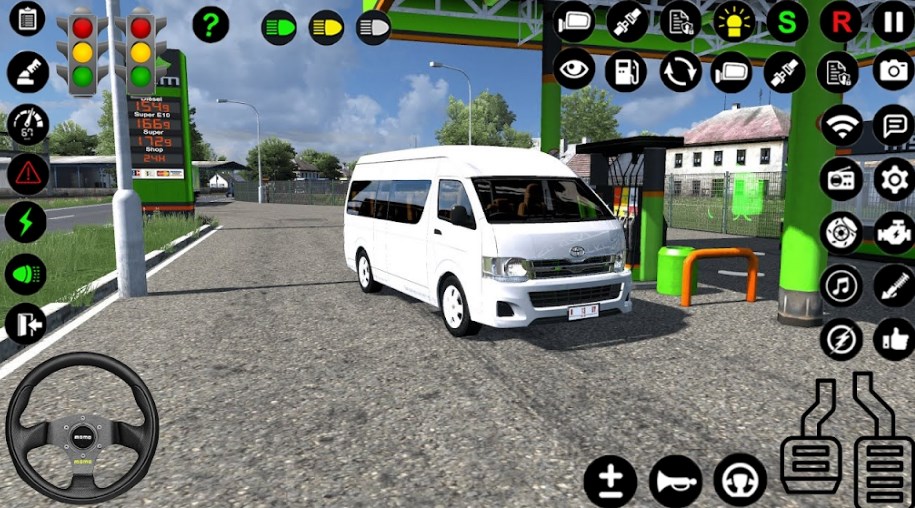Viewport: 915px width, 508px height.
Task: Tap the clipboard icon
Action: [27, 18]
